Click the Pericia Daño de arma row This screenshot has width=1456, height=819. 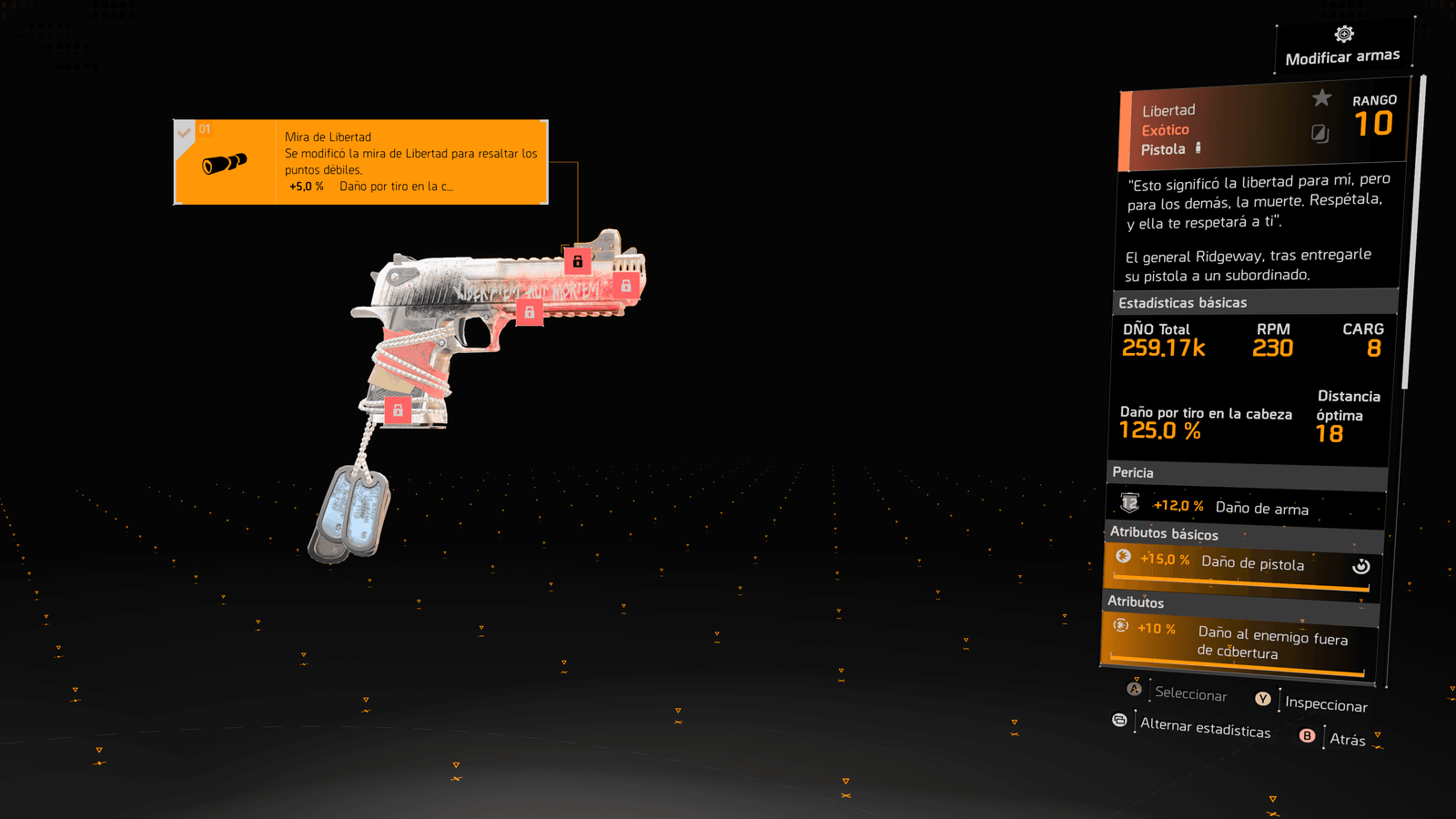[x=1245, y=507]
